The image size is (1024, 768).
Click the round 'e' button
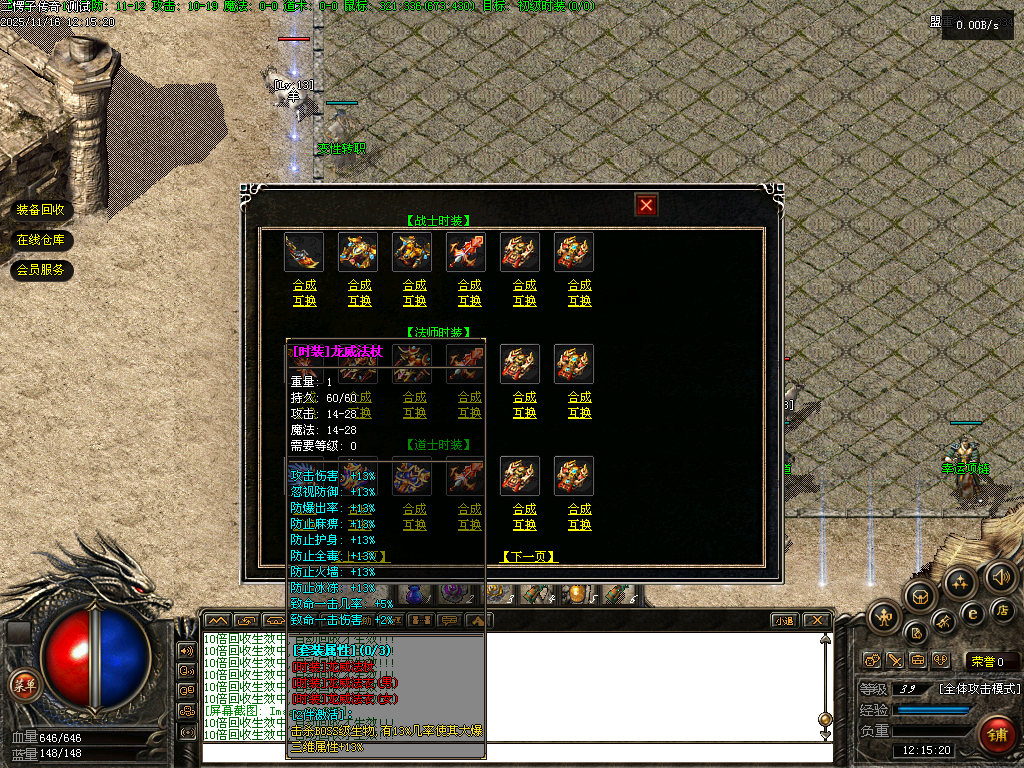point(971,613)
